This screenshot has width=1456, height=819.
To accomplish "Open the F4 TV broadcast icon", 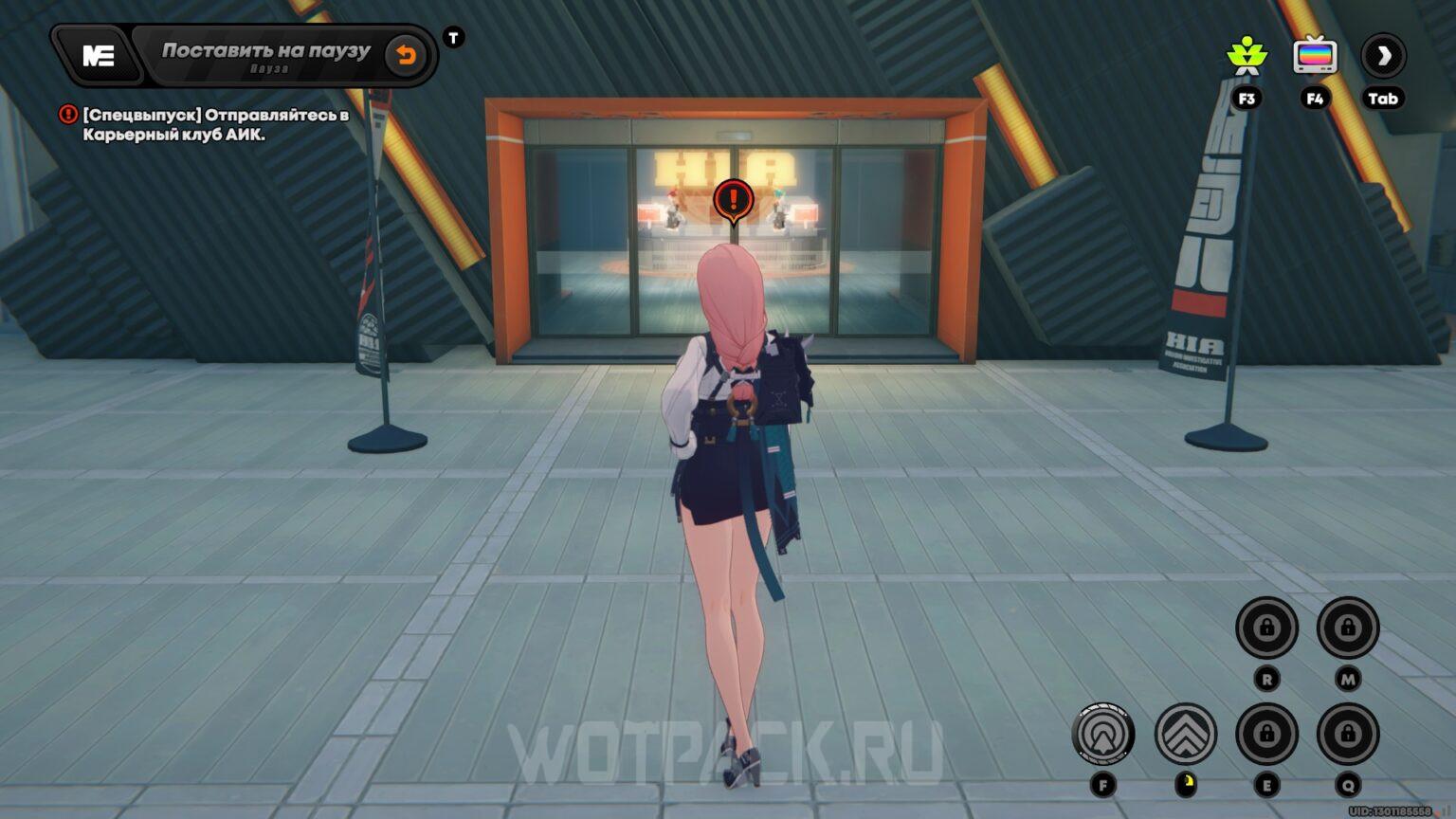I will pos(1316,55).
